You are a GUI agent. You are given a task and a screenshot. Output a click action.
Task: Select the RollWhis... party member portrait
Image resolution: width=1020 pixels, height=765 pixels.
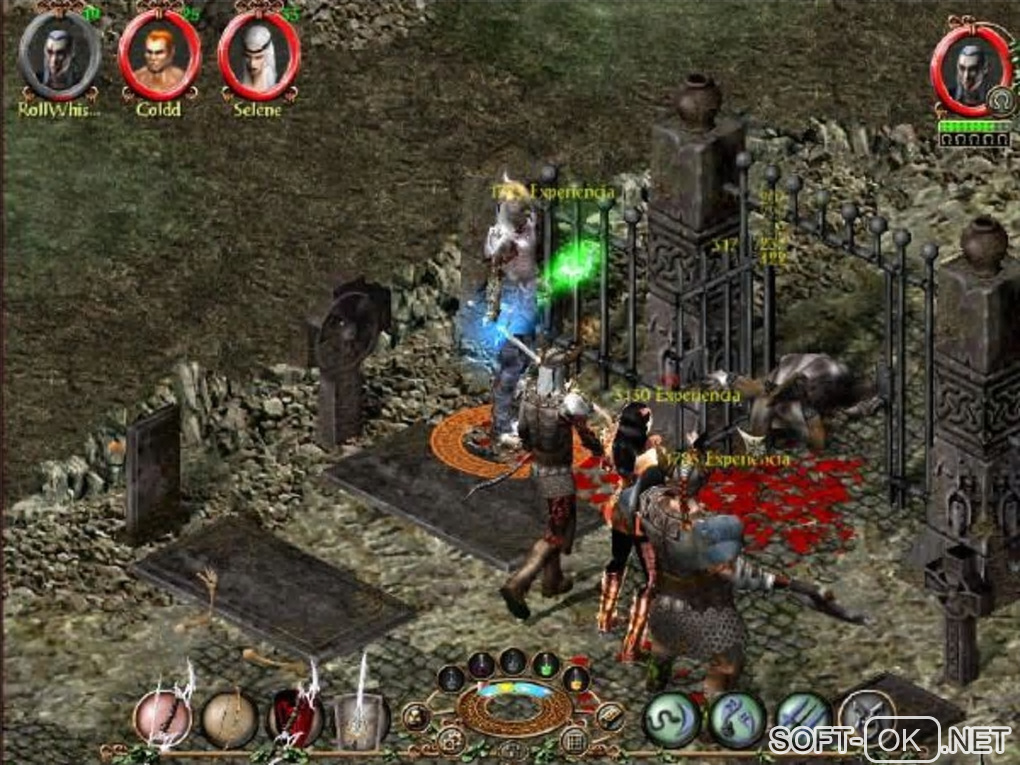click(x=58, y=55)
